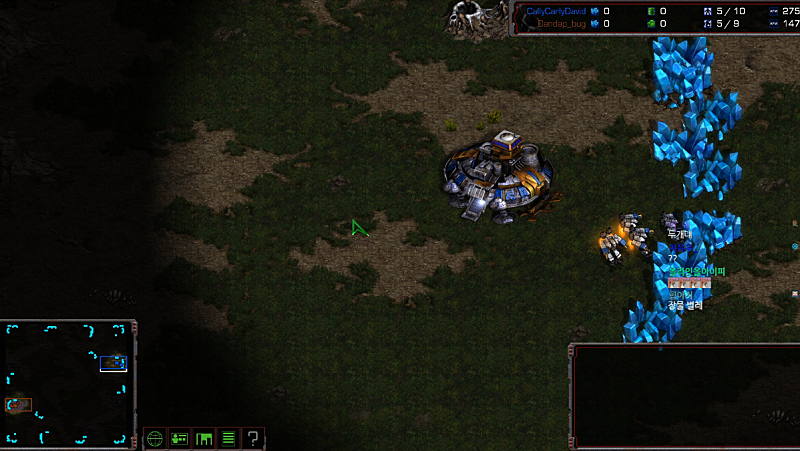The height and width of the screenshot is (451, 800).
Task: Jump to the orange base marker on minimap
Action: point(19,404)
